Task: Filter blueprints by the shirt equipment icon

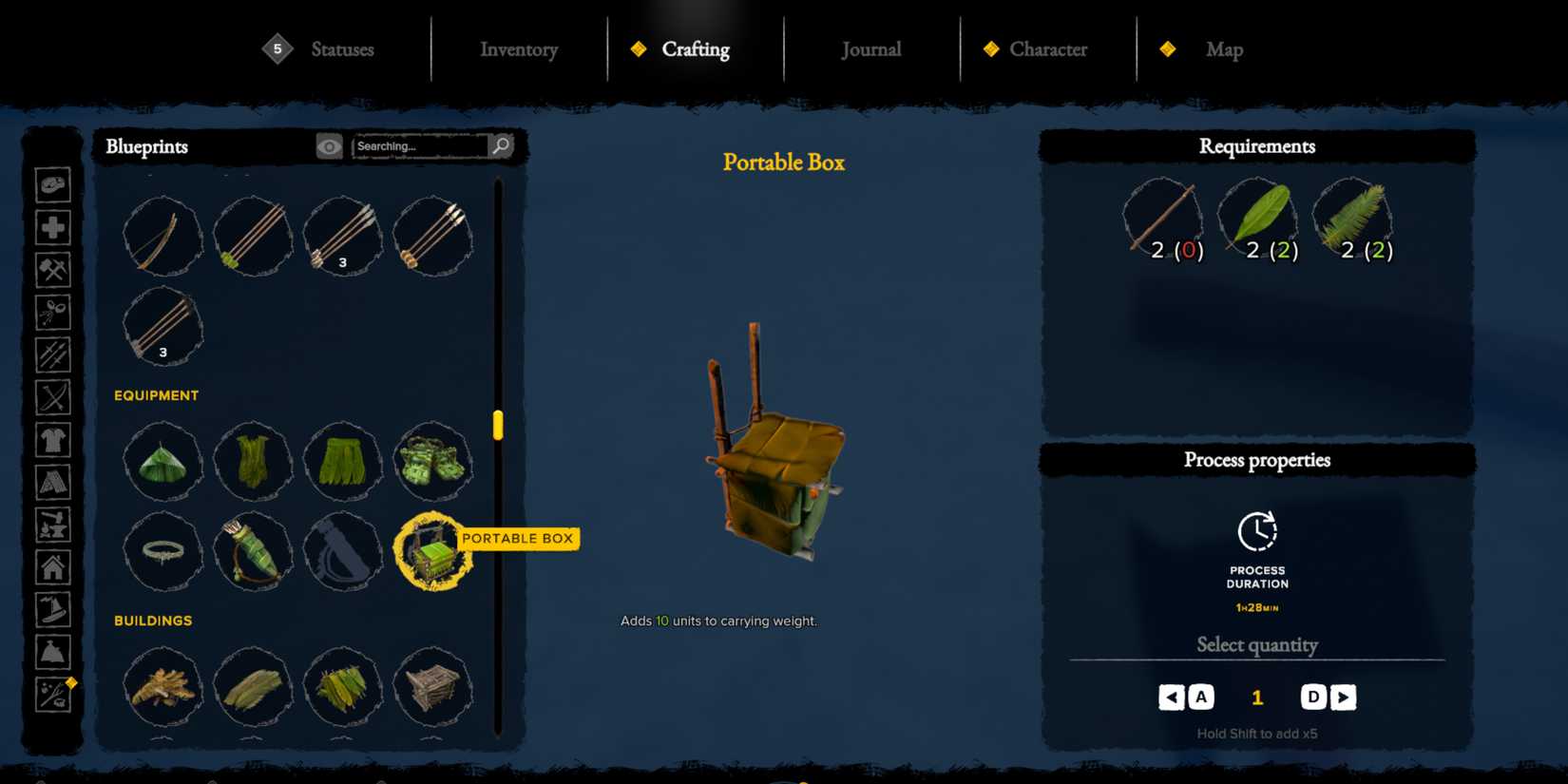Action: click(53, 439)
